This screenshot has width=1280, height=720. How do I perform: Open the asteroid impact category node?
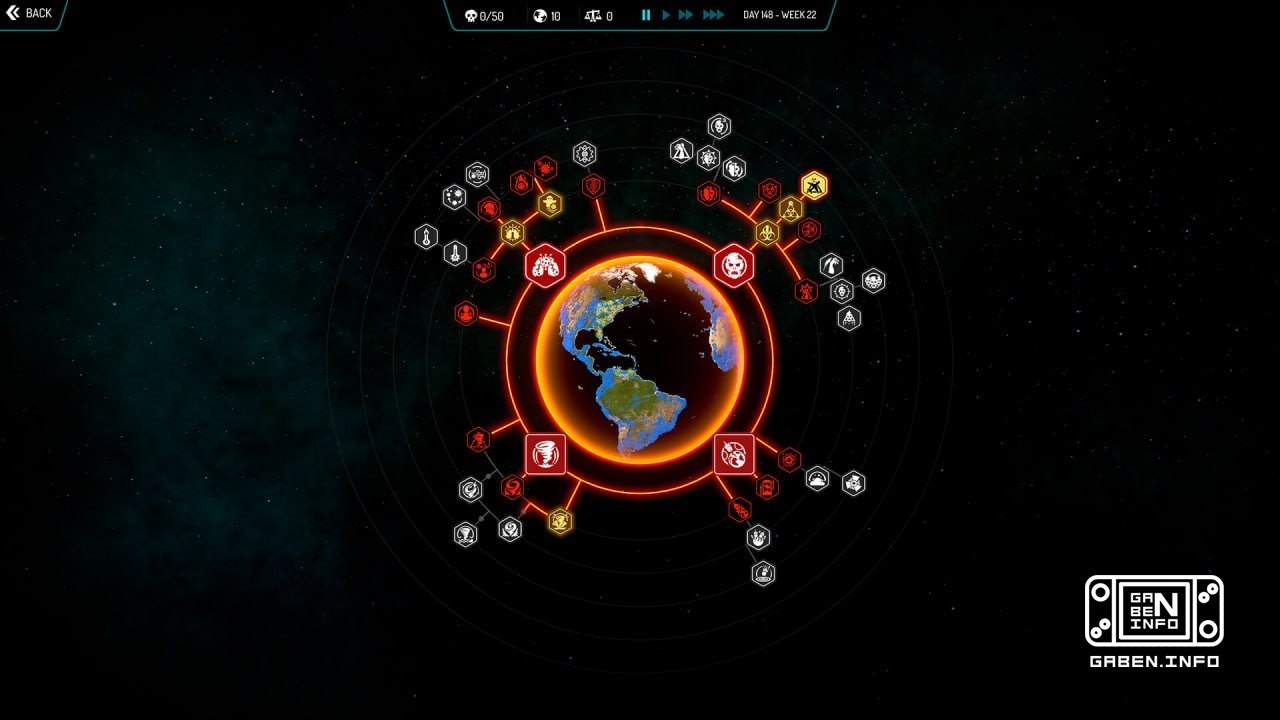point(733,453)
